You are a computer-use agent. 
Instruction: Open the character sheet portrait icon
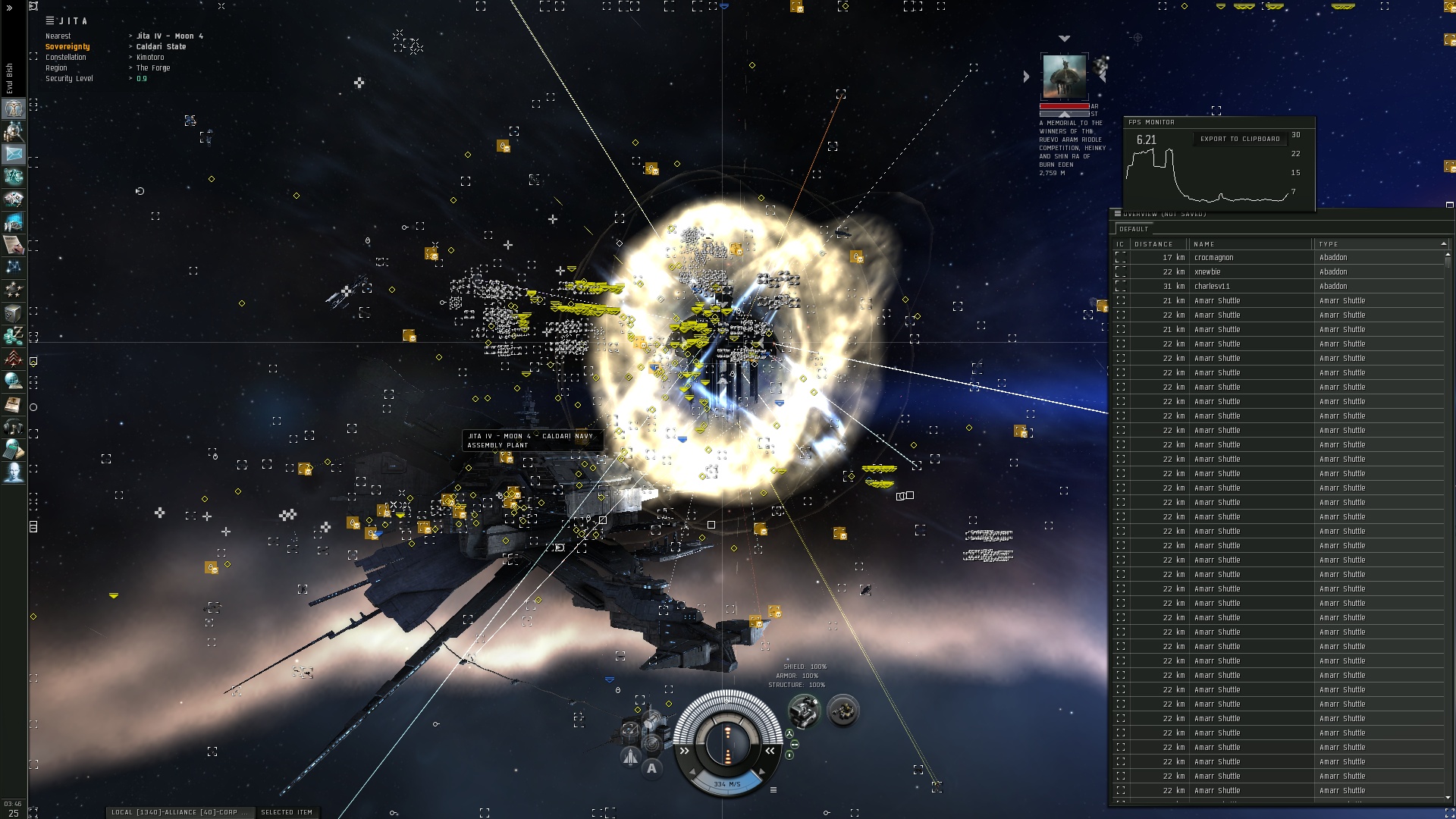coord(14,108)
